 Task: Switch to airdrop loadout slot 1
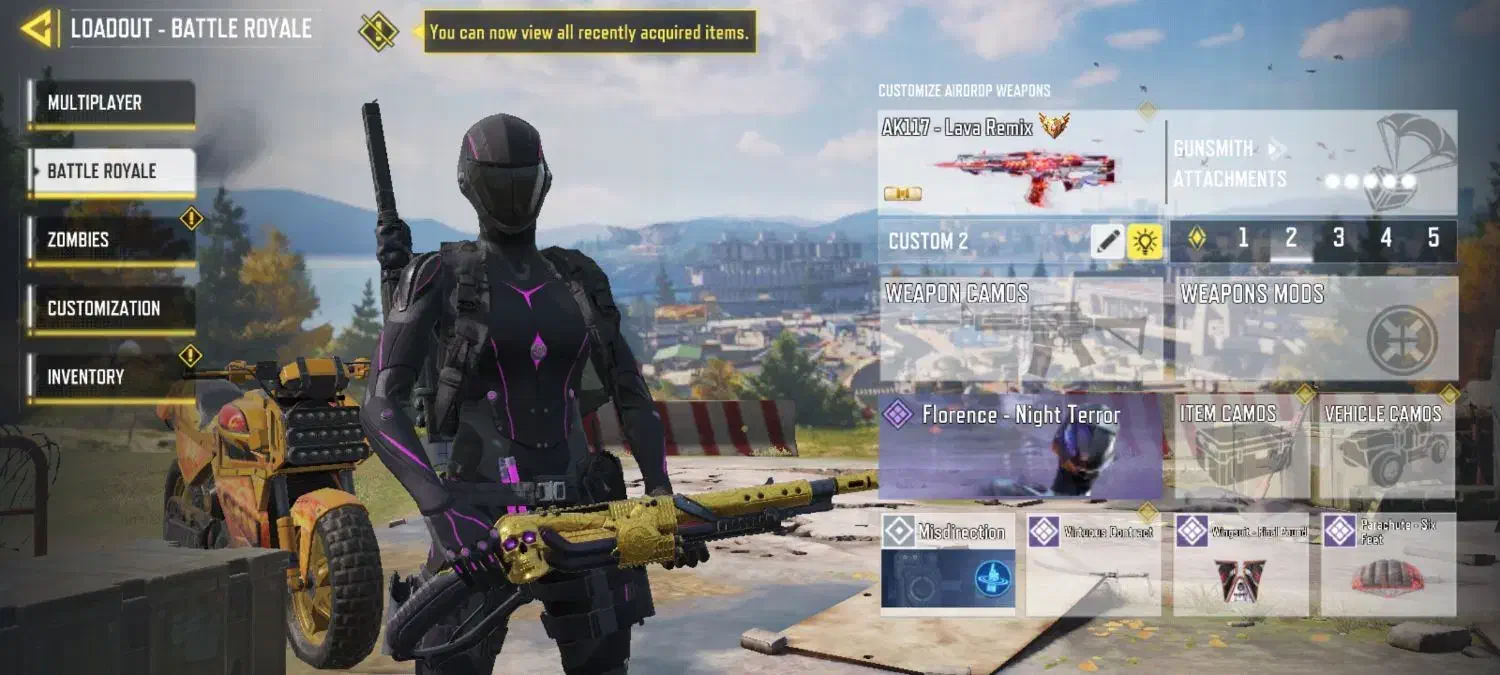pos(1243,239)
